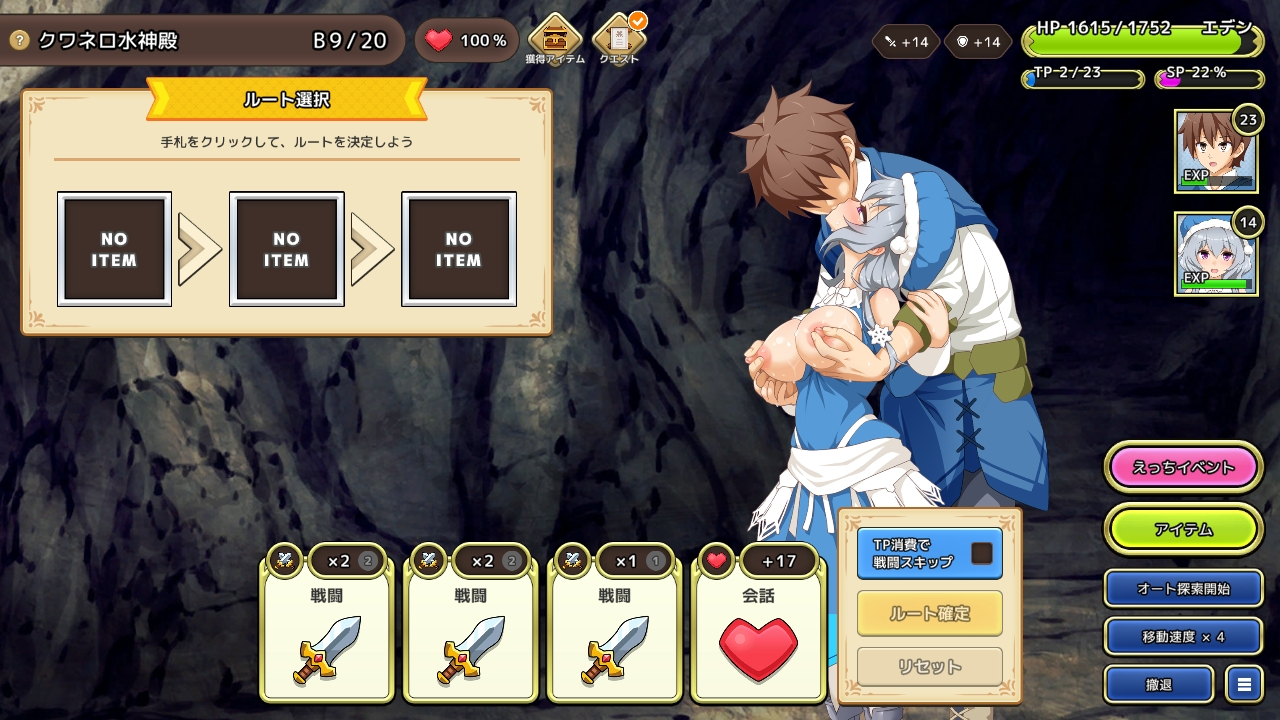
Task: Toggle the TP消費で戦闘スキップ checkbox
Action: tap(981, 553)
